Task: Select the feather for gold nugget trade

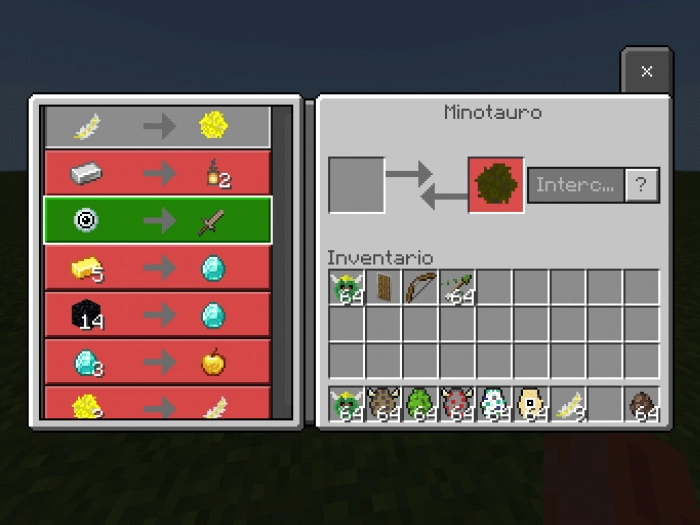Action: pyautogui.click(x=157, y=126)
